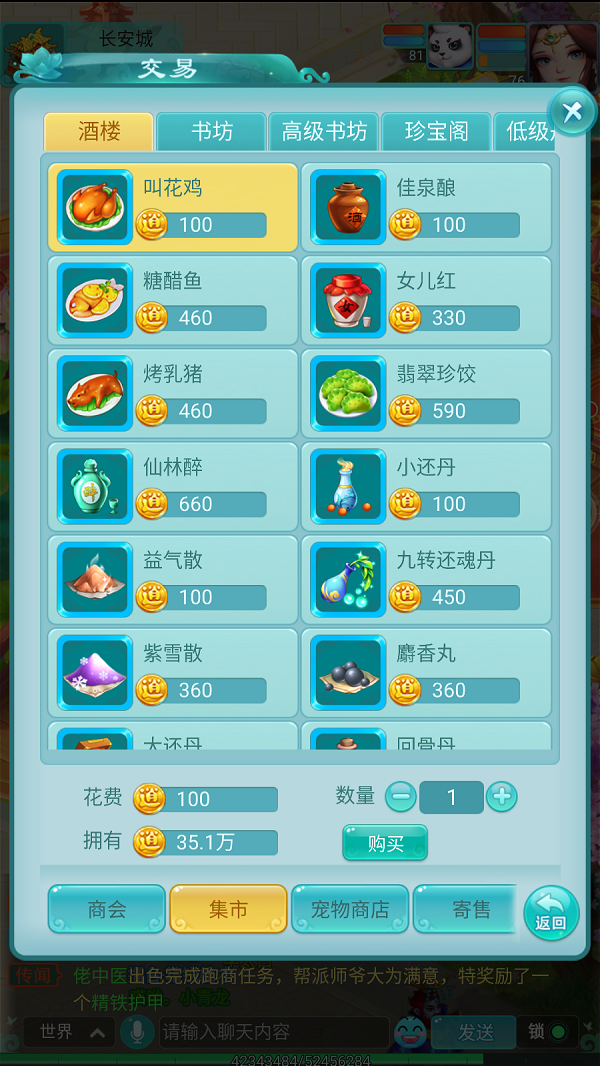Open the 高级书坊 category tab
Viewport: 600px width, 1066px height.
[323, 132]
